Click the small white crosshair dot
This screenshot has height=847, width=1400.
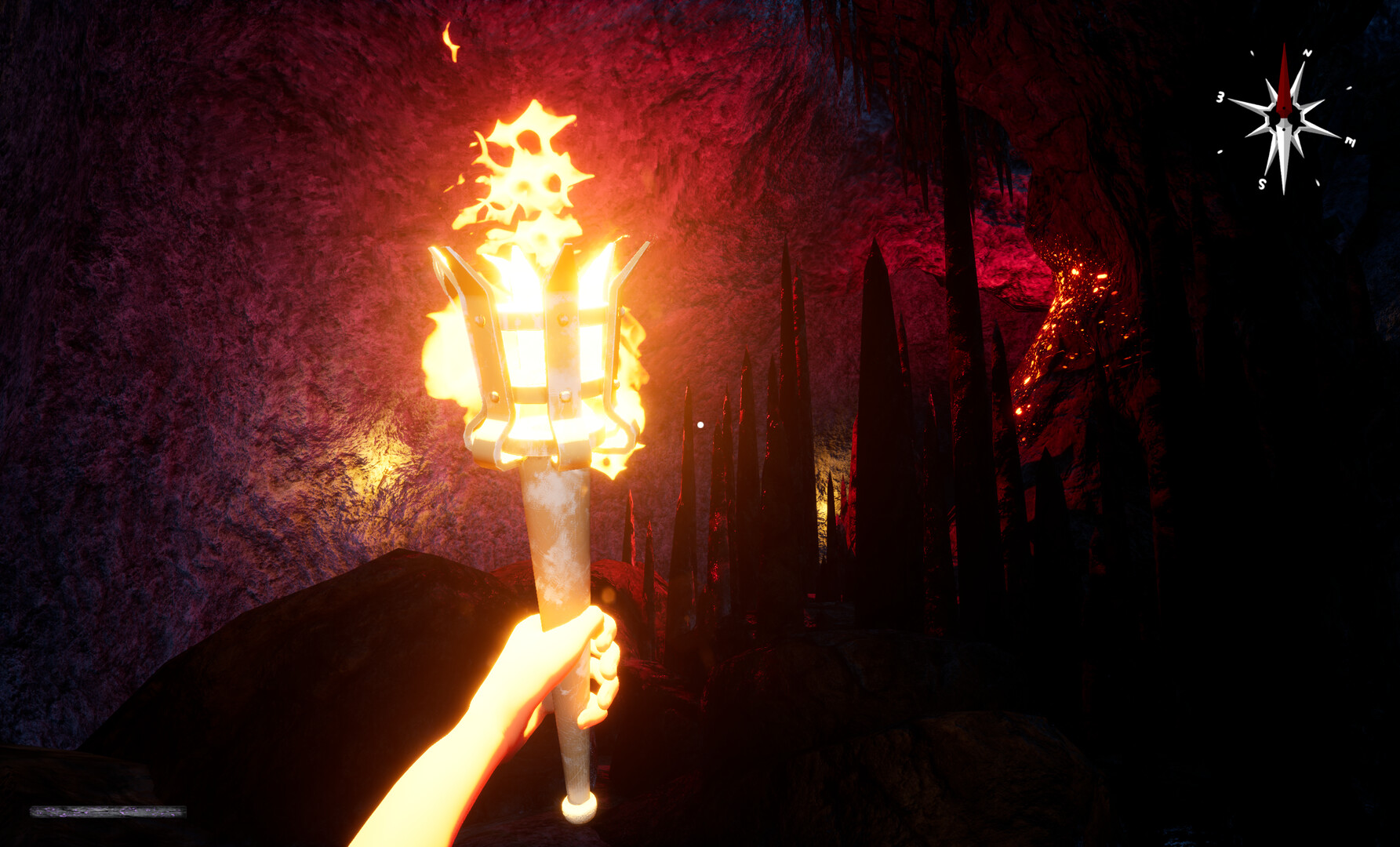pos(700,423)
